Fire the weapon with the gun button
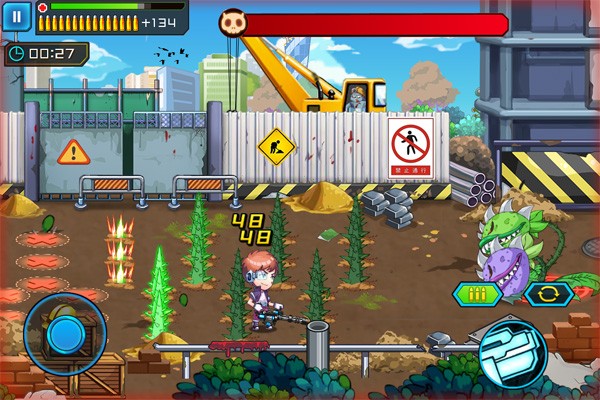 (511, 349)
